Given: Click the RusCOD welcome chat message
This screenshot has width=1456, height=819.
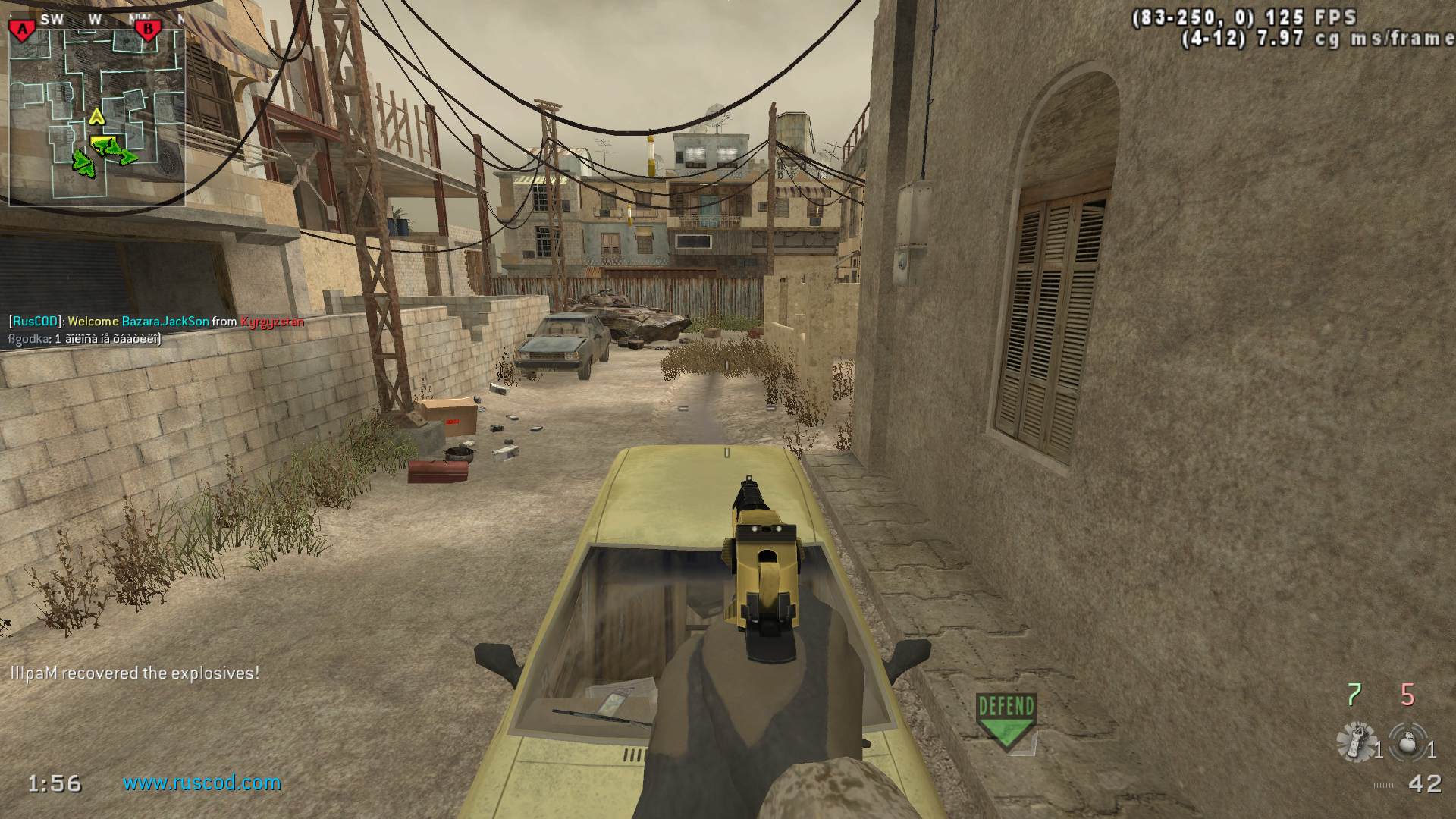Looking at the screenshot, I should tap(157, 322).
